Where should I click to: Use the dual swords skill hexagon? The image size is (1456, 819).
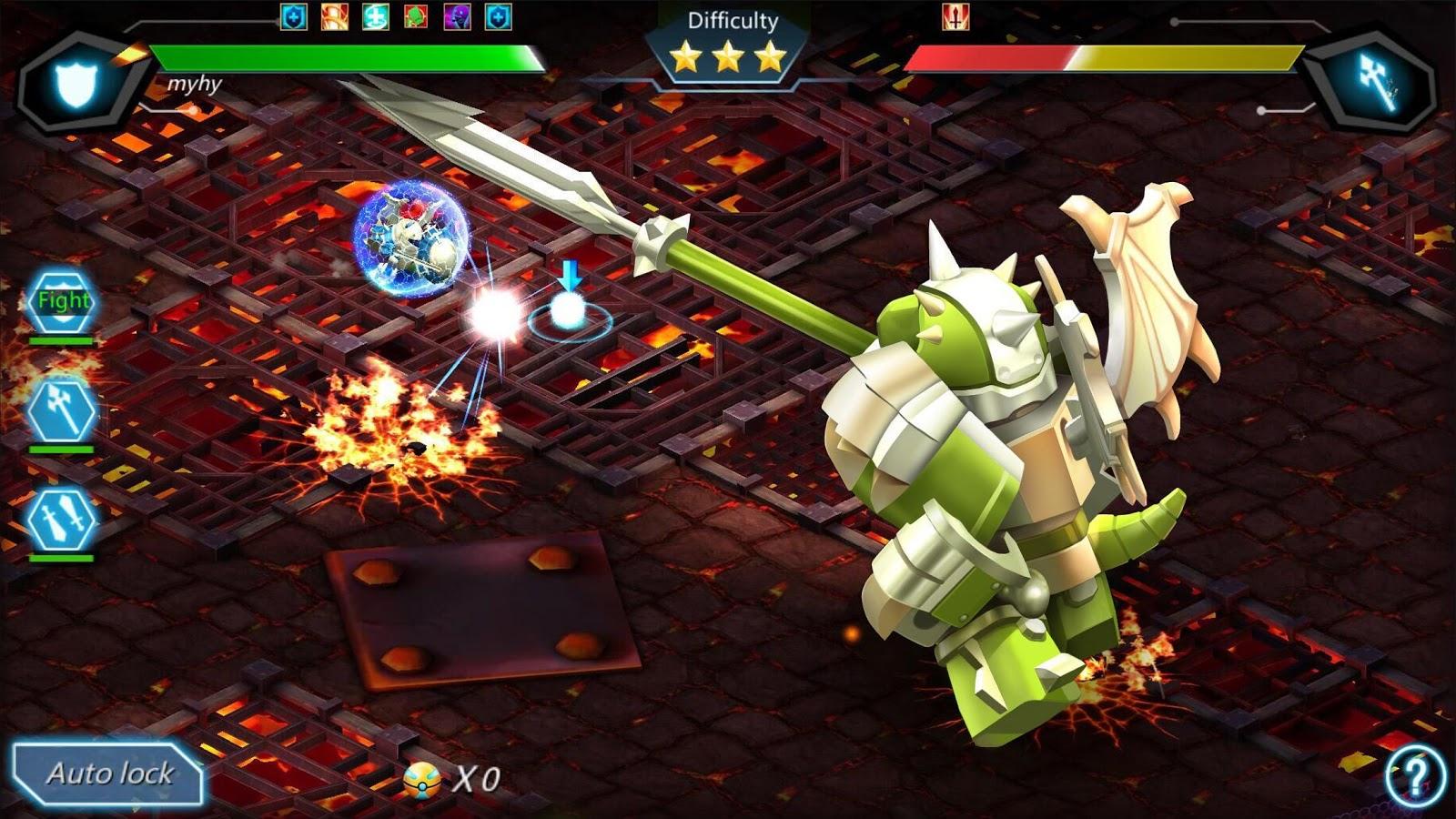tap(61, 520)
